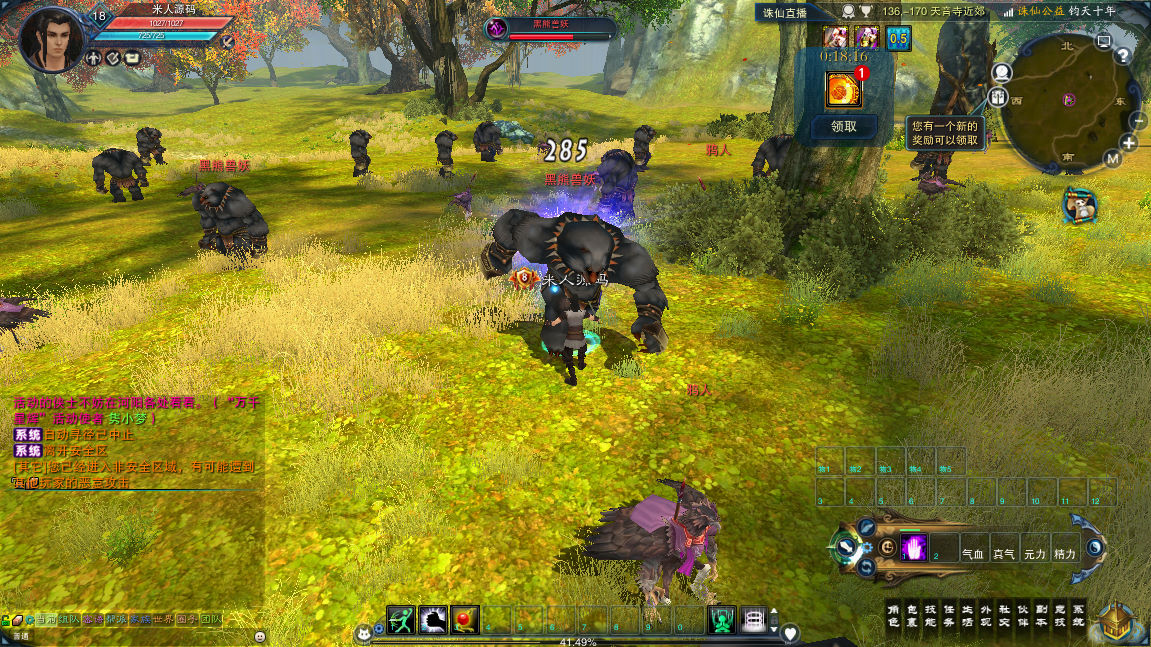1151x647 pixels.
Task: Switch chat to the 世界 world channel
Action: click(x=162, y=620)
